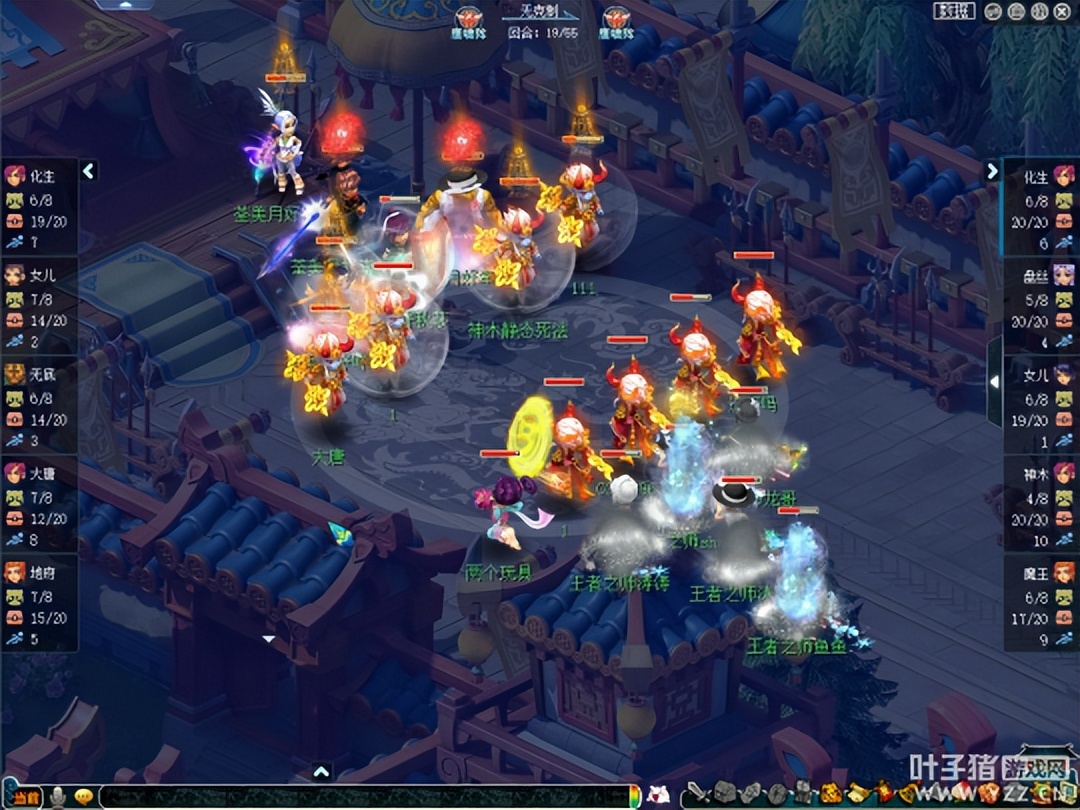Open the chat emoji speech bubble

pos(84,797)
